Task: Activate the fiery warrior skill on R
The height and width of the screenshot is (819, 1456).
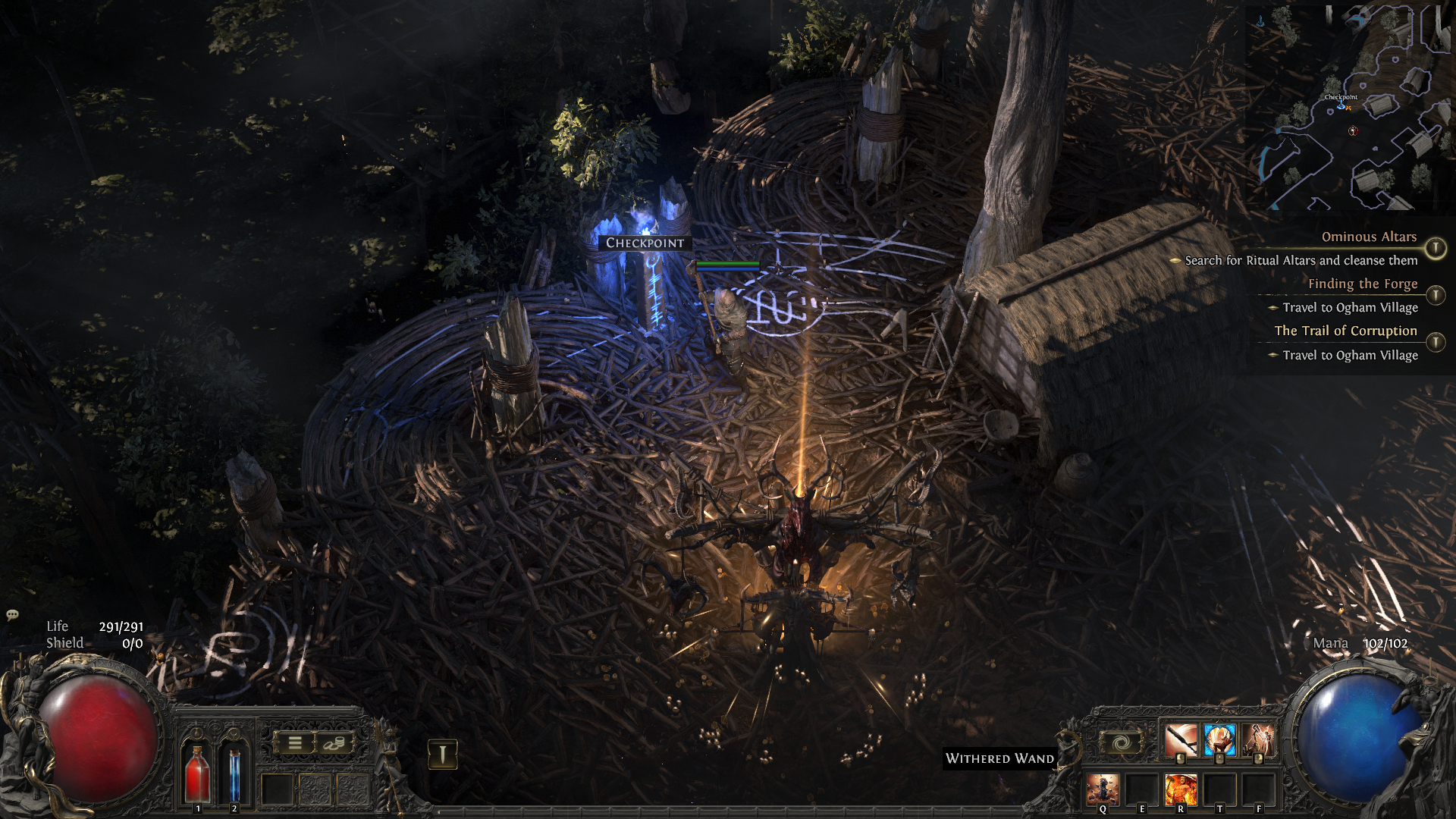Action: coord(1181,789)
